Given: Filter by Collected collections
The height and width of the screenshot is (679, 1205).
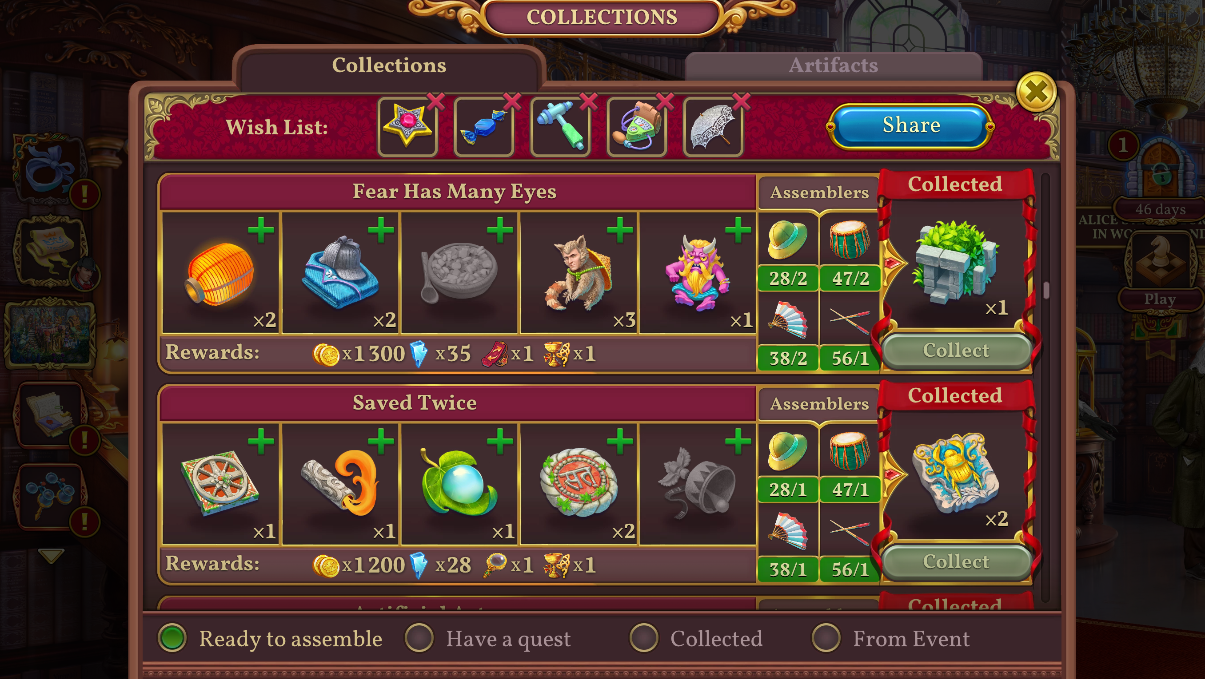Looking at the screenshot, I should (x=644, y=638).
